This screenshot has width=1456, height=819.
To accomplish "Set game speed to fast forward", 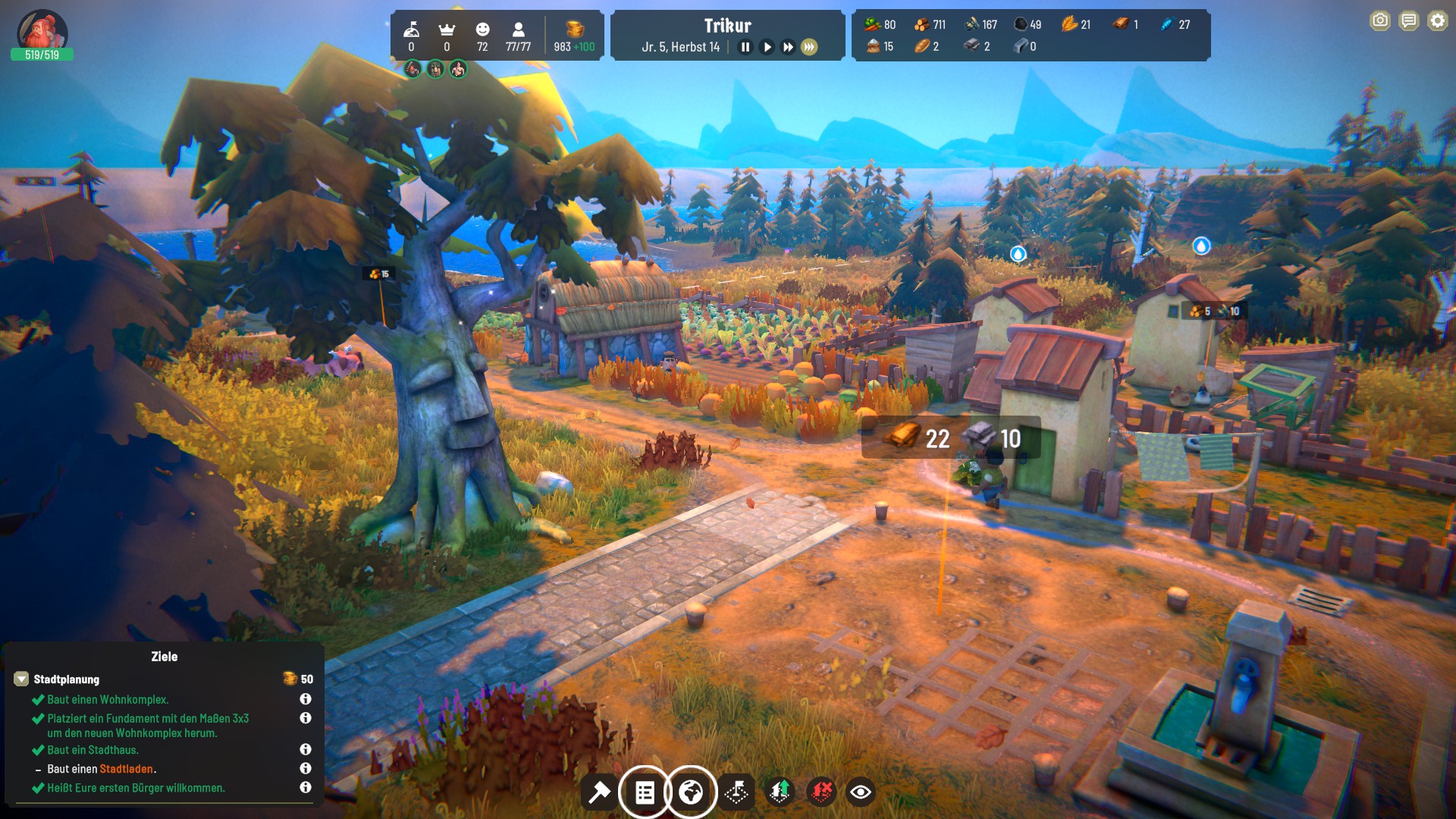I will 789,47.
